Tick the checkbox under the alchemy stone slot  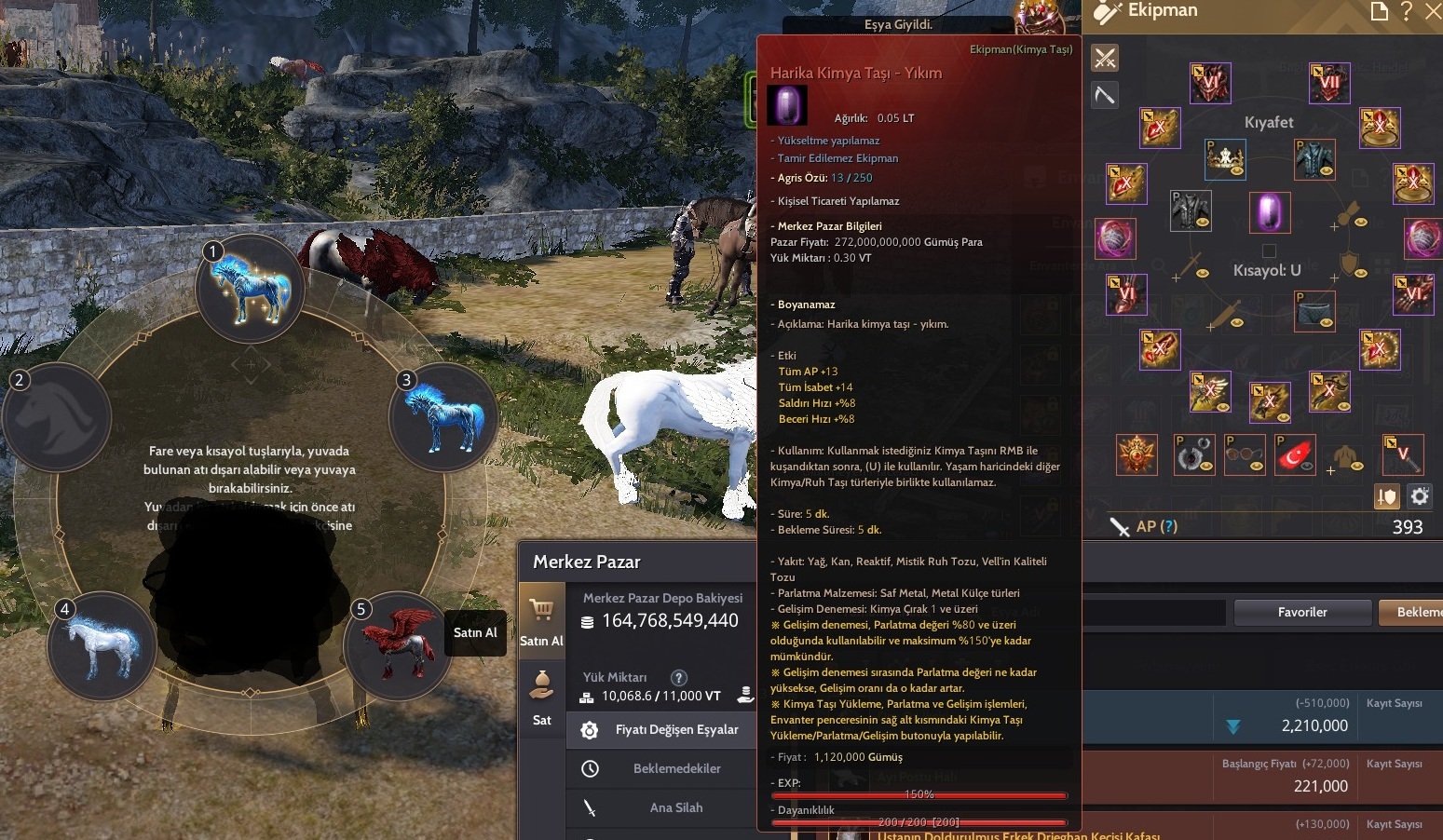pos(1269,251)
